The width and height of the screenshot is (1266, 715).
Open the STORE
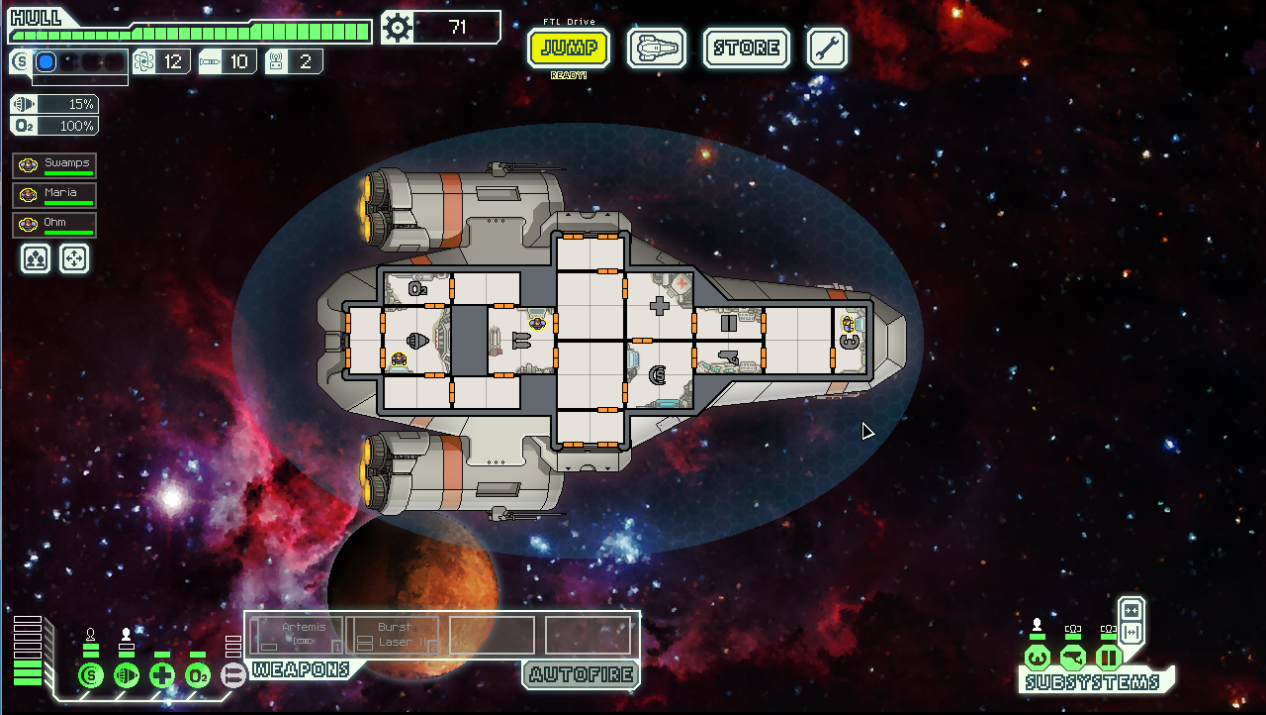[x=746, y=48]
